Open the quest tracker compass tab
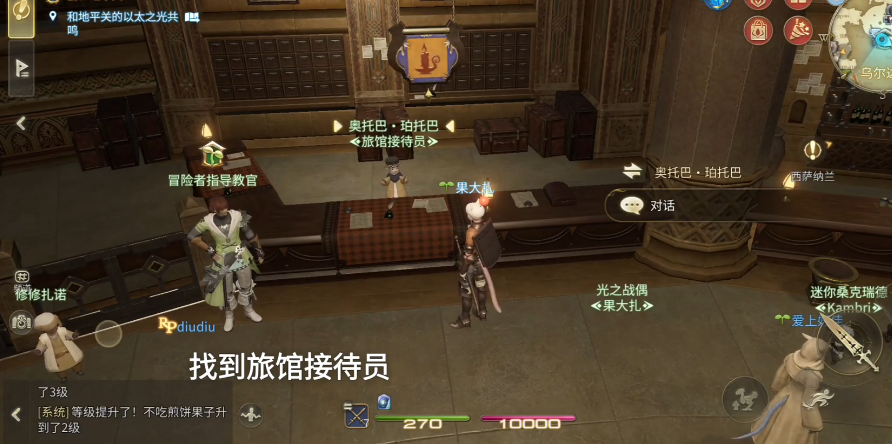This screenshot has height=444, width=892. coord(20,18)
